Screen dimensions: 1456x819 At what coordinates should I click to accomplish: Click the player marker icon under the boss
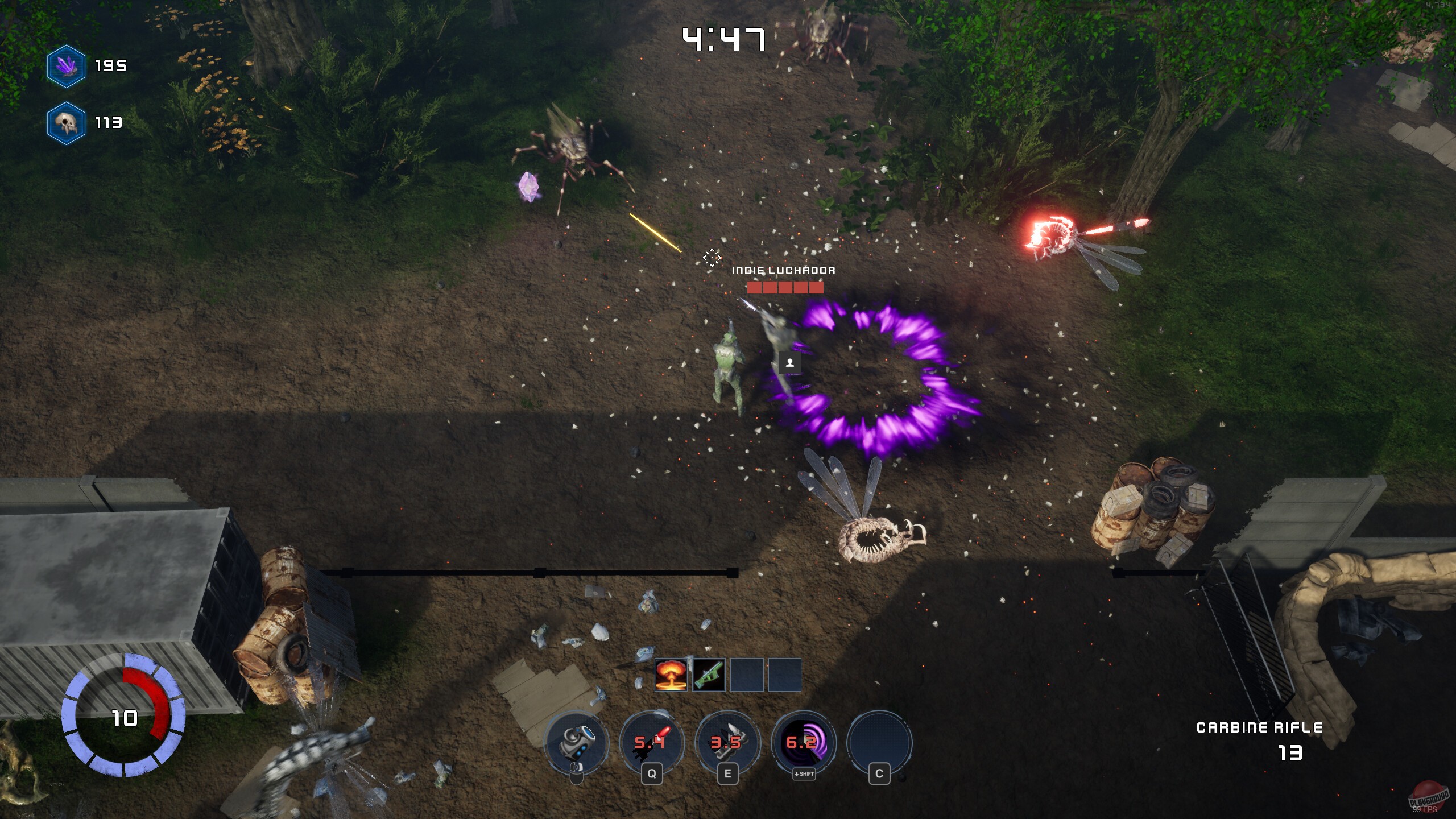(789, 363)
